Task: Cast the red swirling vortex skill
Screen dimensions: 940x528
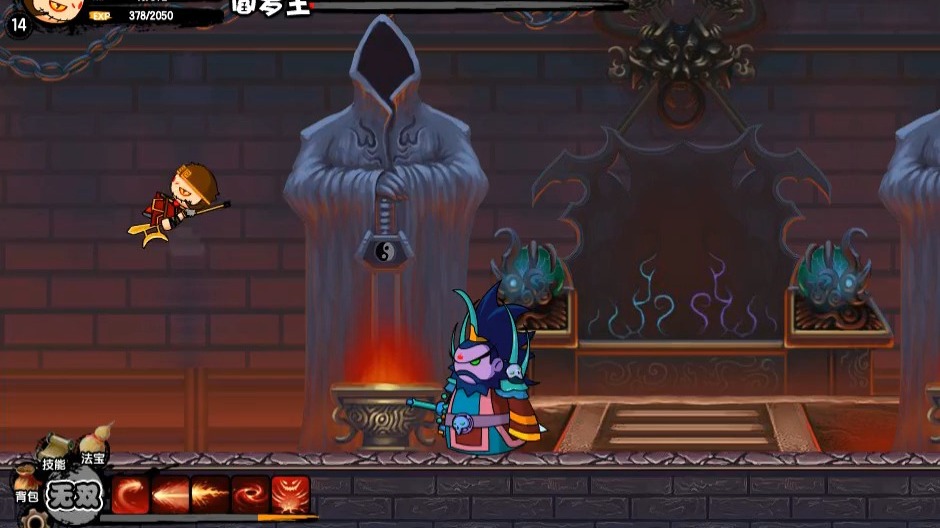Action: click(x=250, y=494)
